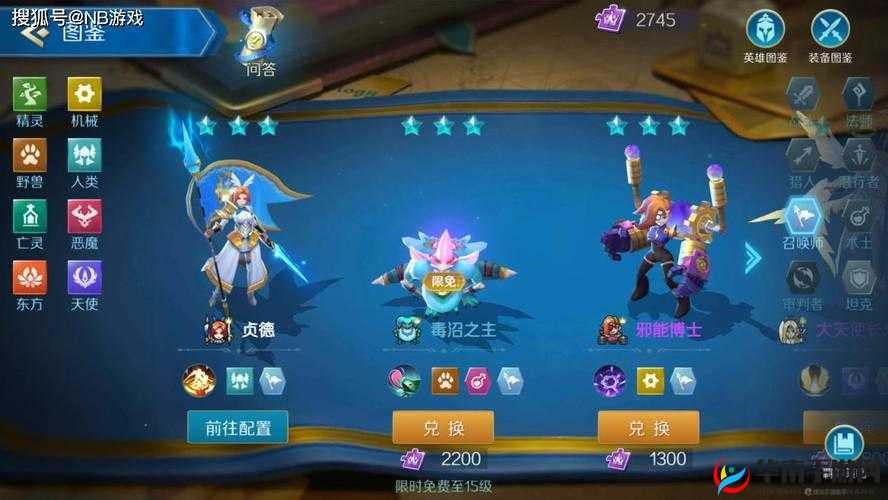Screen dimensions: 888x500
Task: Open the 问答 quiz icon
Action: click(260, 42)
